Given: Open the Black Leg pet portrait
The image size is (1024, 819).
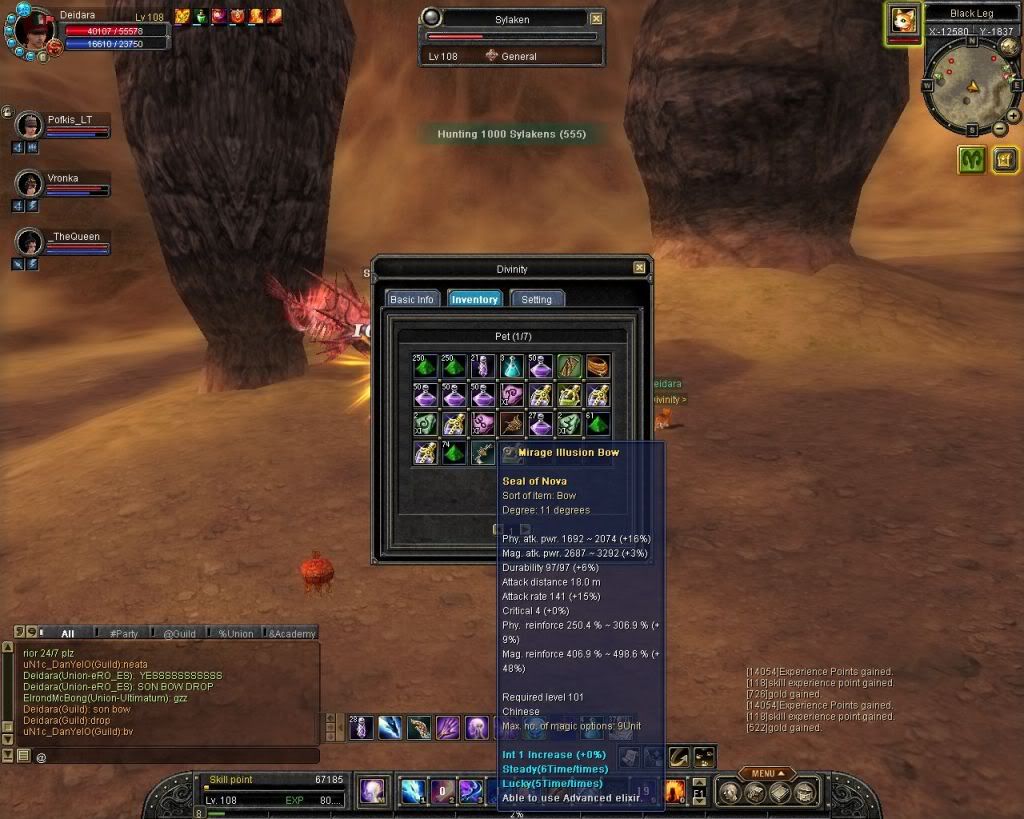Looking at the screenshot, I should [904, 19].
